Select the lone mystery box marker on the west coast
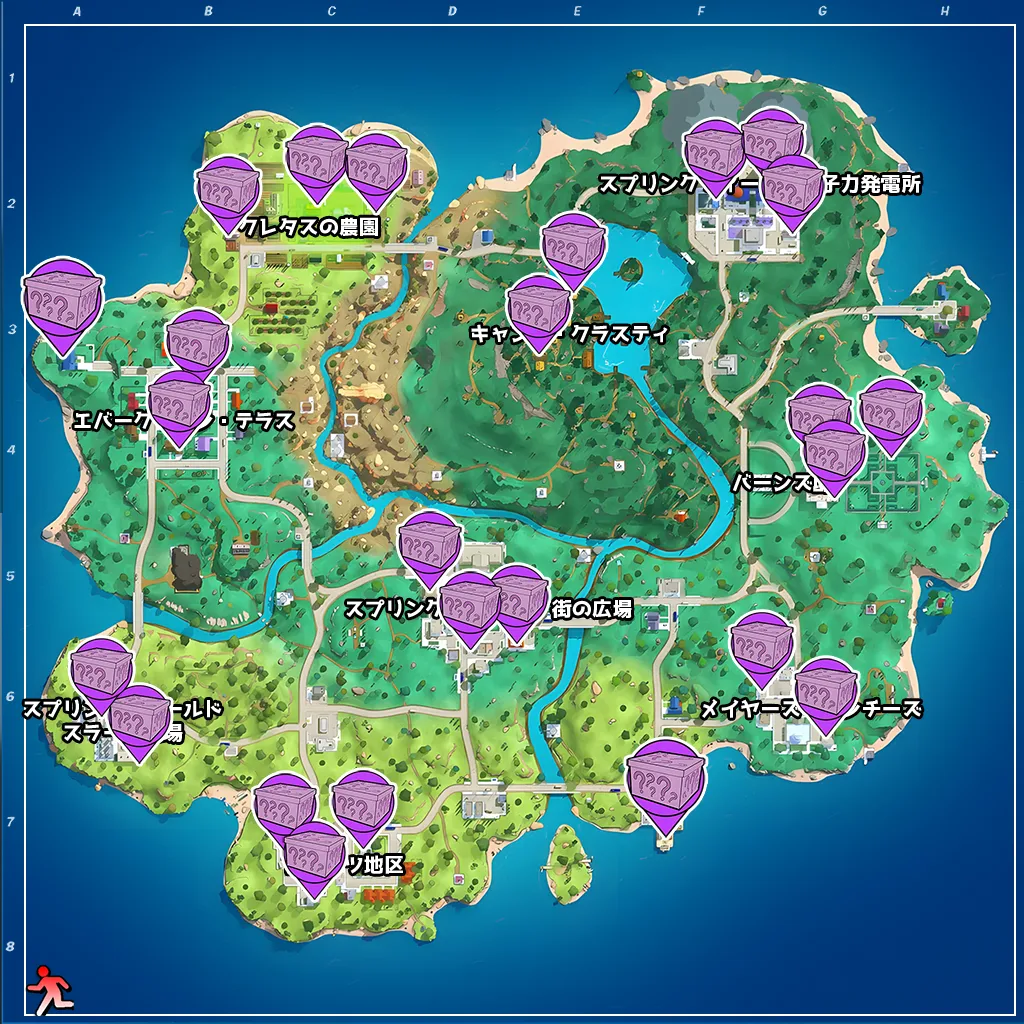The height and width of the screenshot is (1024, 1024). coord(62,300)
